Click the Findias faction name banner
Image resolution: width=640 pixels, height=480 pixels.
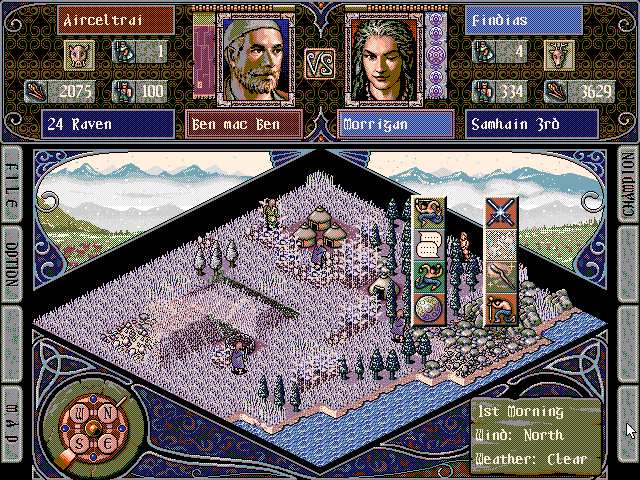(x=523, y=19)
